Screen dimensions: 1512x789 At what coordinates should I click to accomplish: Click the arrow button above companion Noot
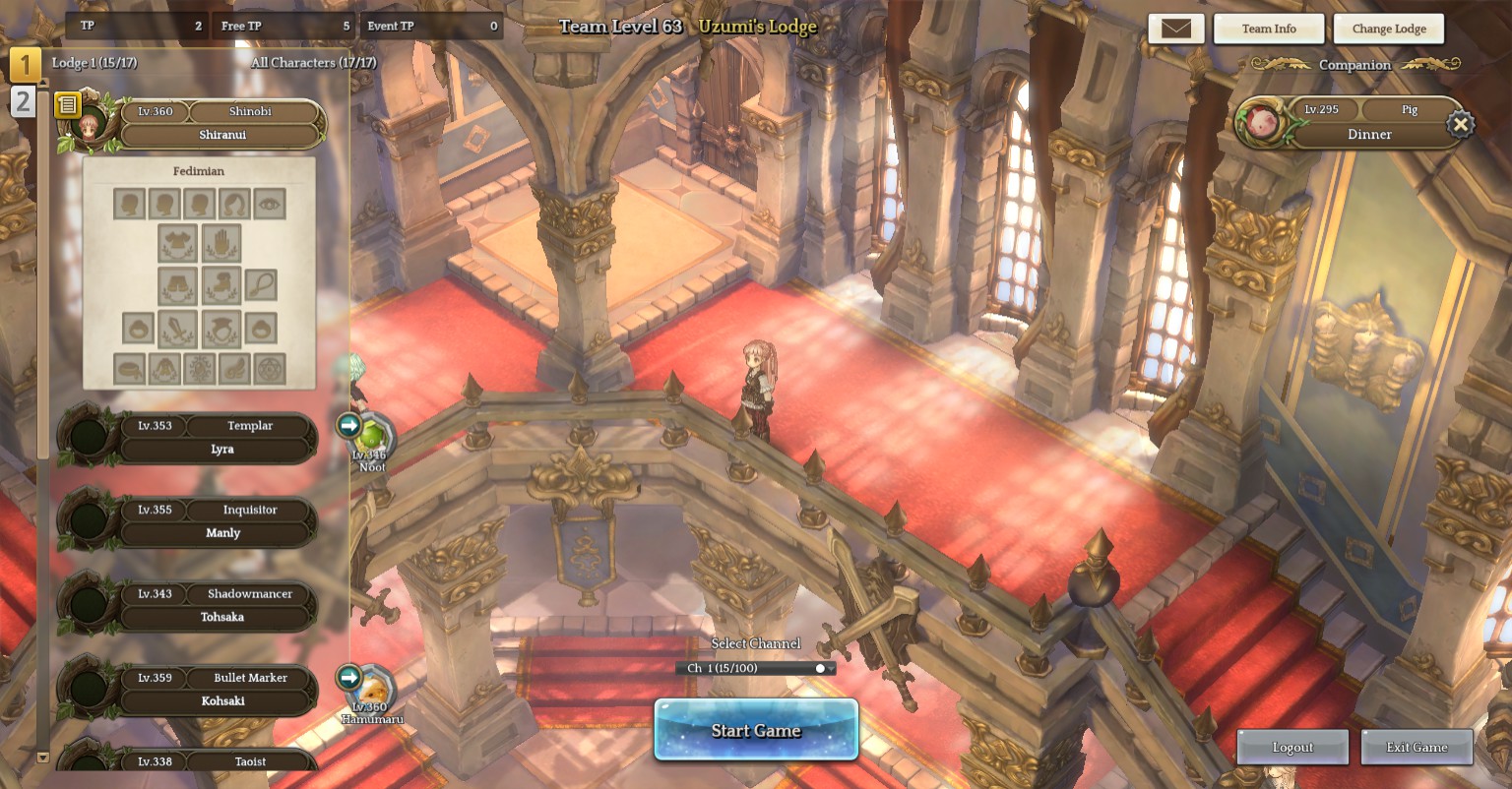[348, 425]
